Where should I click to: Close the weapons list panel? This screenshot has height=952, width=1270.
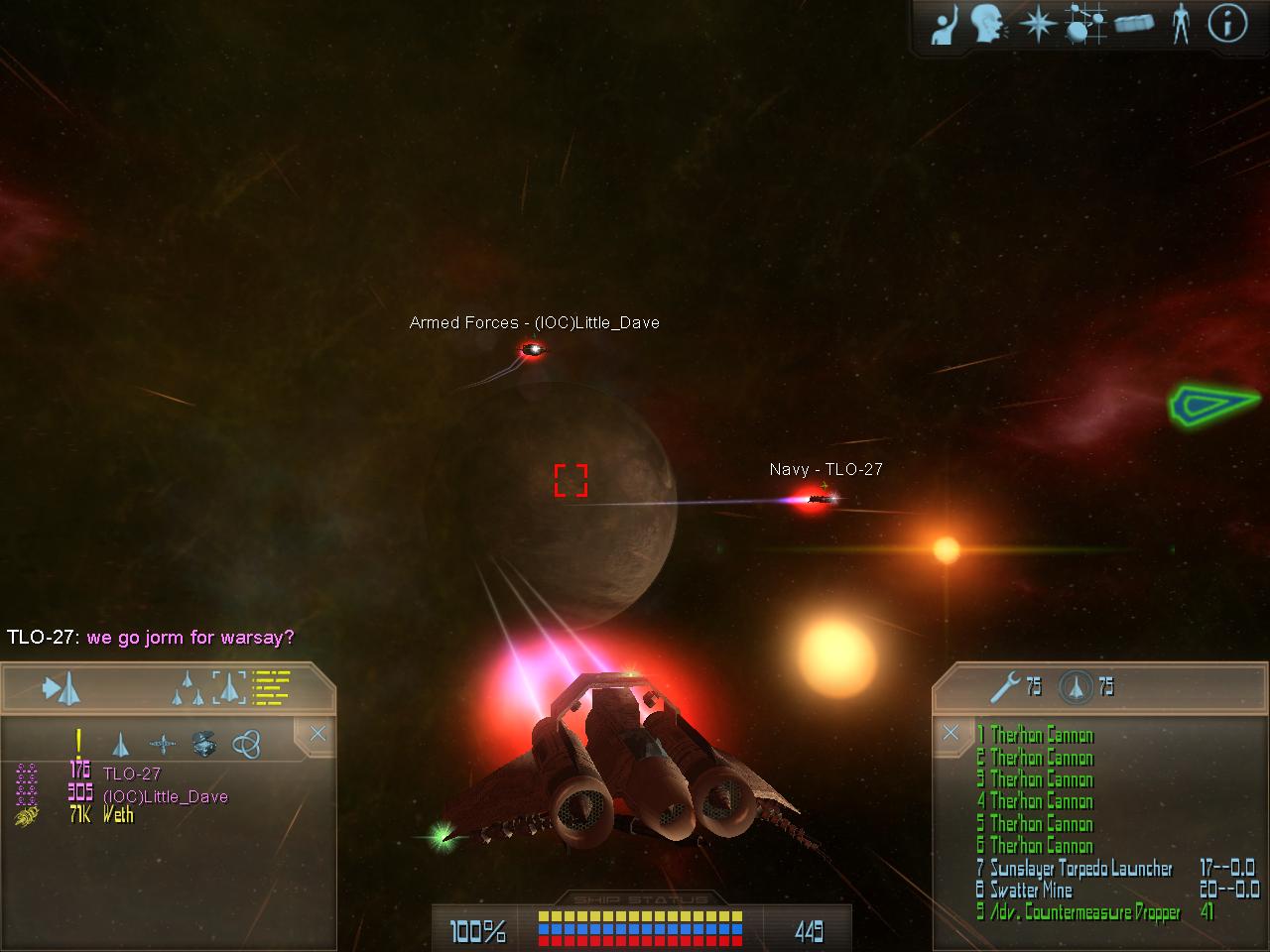pyautogui.click(x=951, y=733)
